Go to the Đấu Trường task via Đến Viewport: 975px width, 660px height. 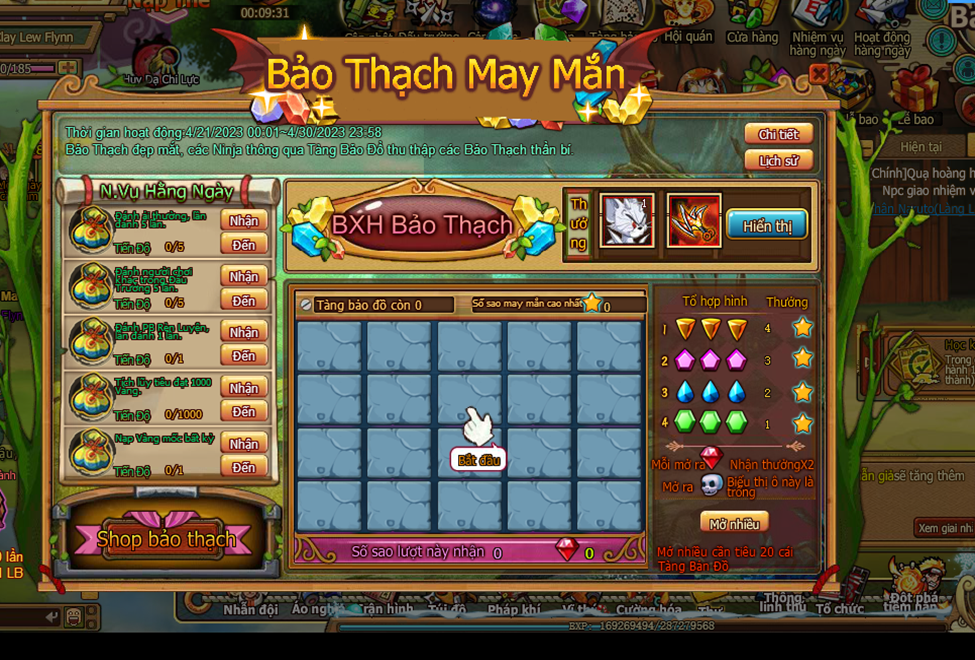click(244, 301)
